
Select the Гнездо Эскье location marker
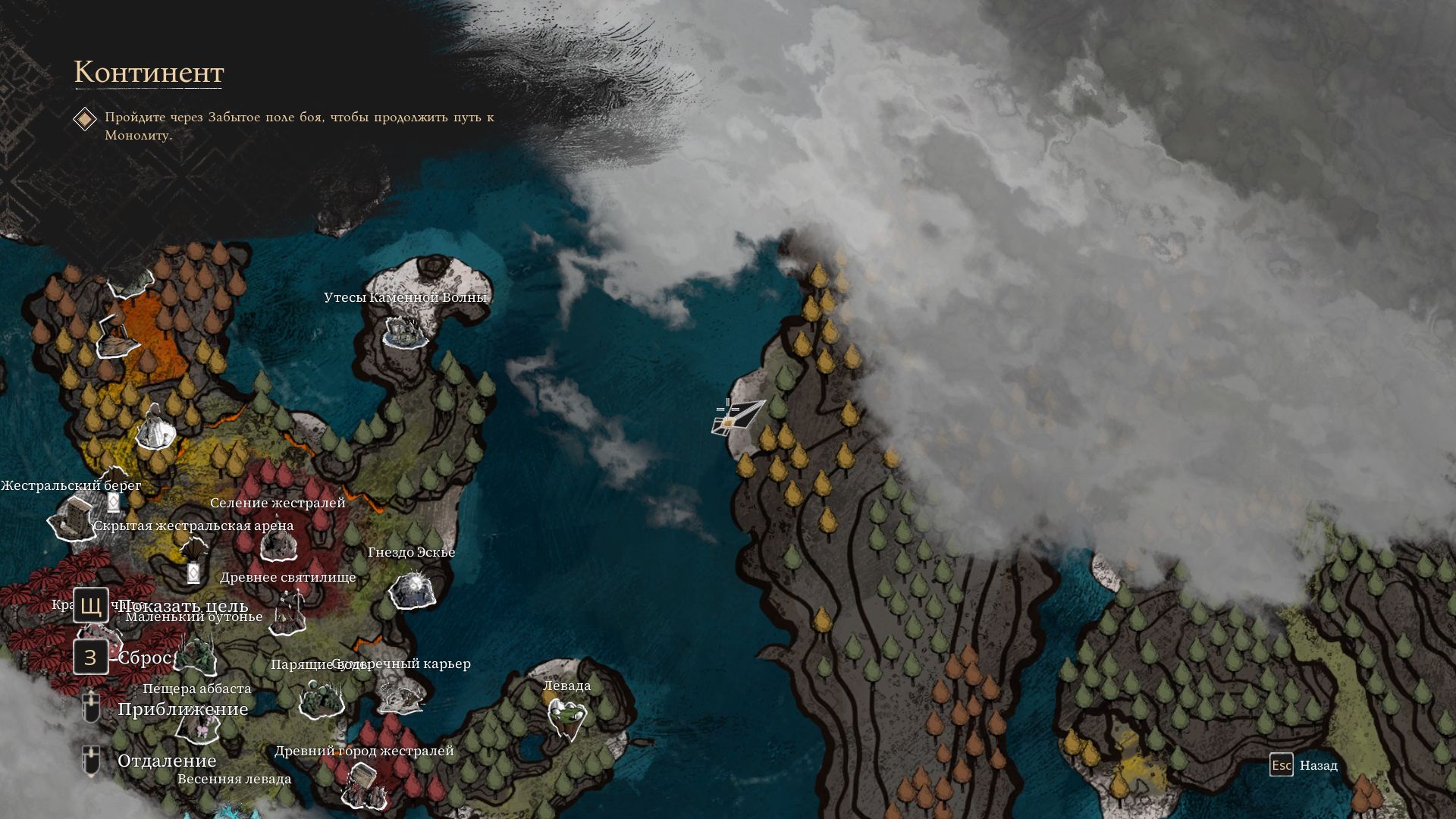click(x=413, y=590)
